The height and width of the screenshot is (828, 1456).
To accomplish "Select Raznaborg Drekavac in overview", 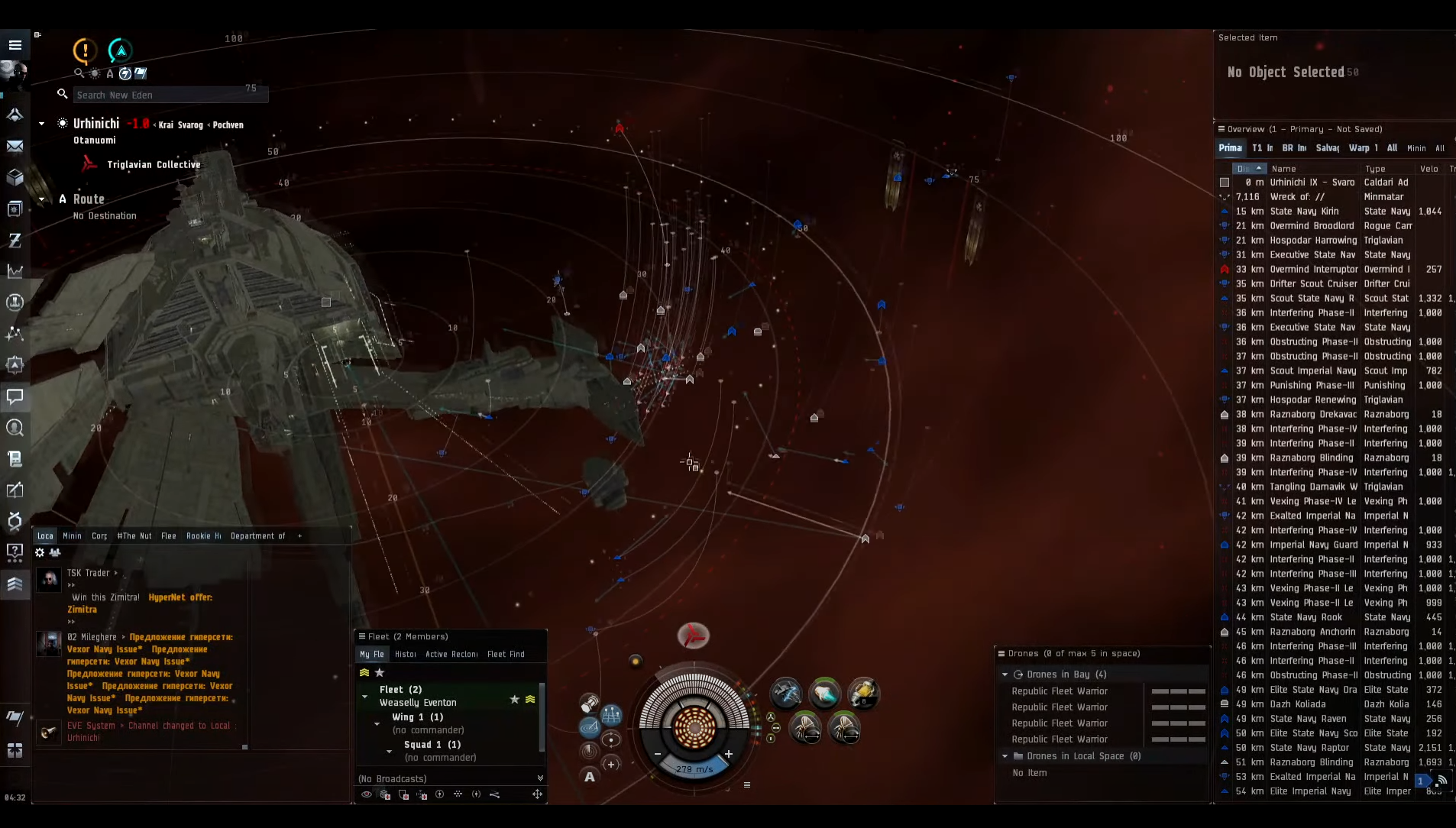I will pos(1313,415).
